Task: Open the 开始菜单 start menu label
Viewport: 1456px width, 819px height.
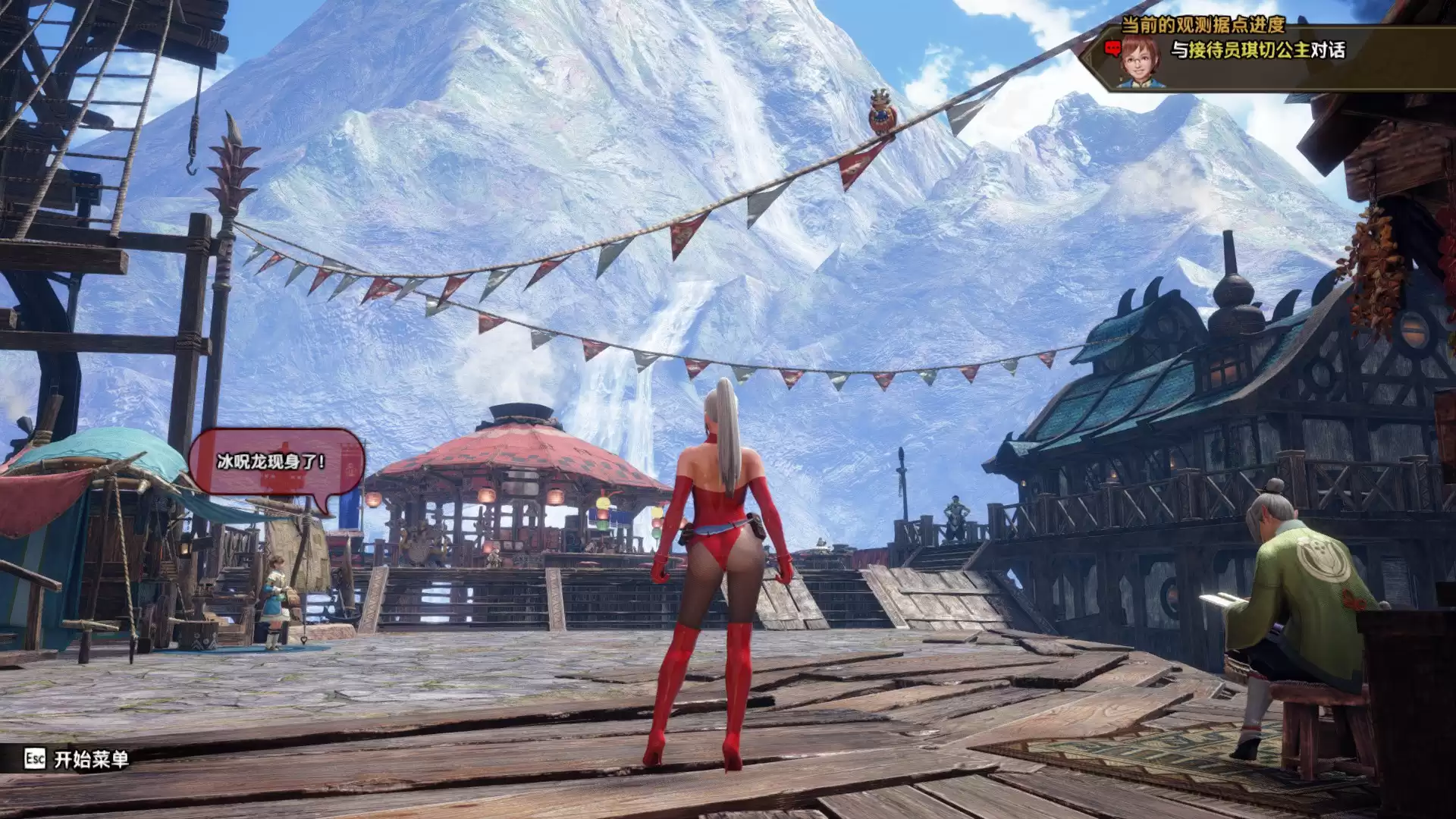Action: click(91, 759)
